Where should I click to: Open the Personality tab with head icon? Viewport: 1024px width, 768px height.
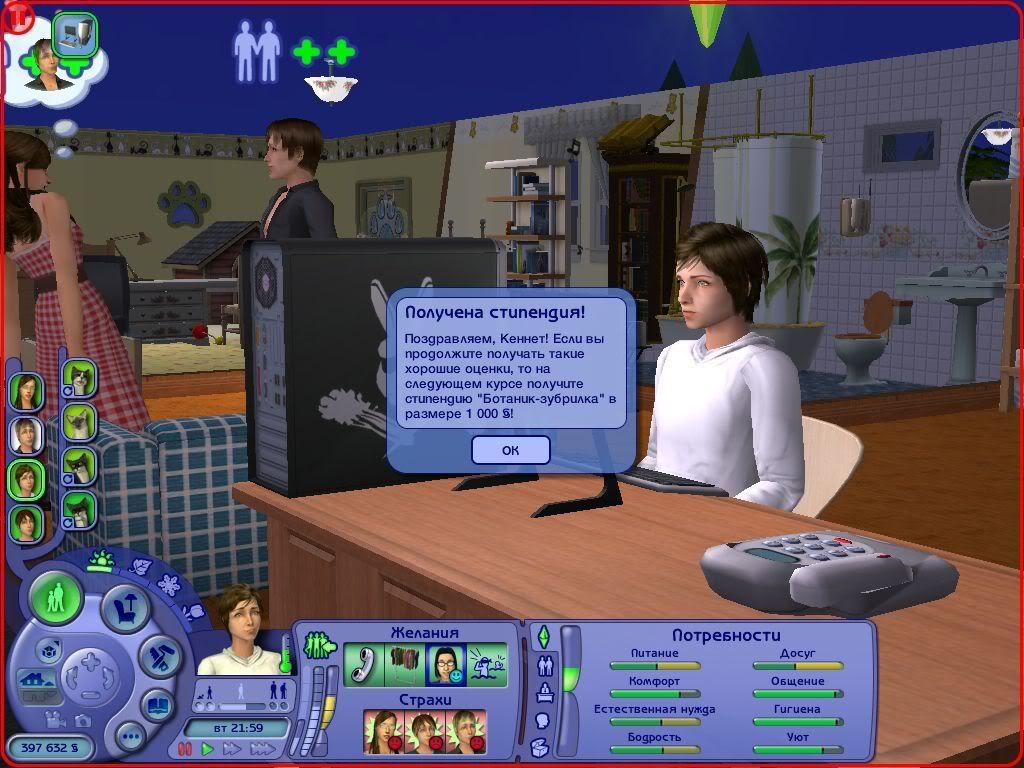click(543, 720)
